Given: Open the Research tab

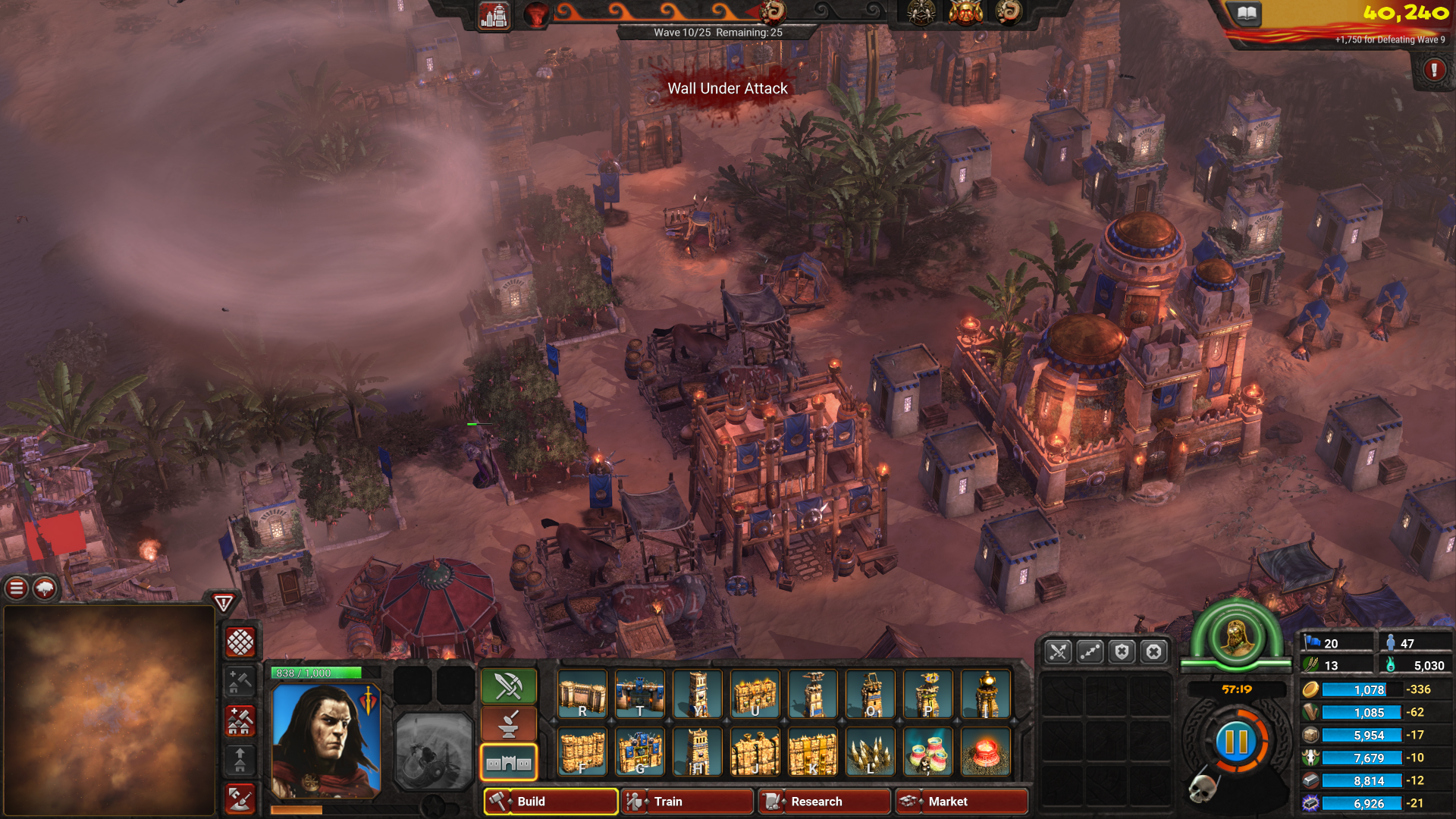Looking at the screenshot, I should coord(824,802).
